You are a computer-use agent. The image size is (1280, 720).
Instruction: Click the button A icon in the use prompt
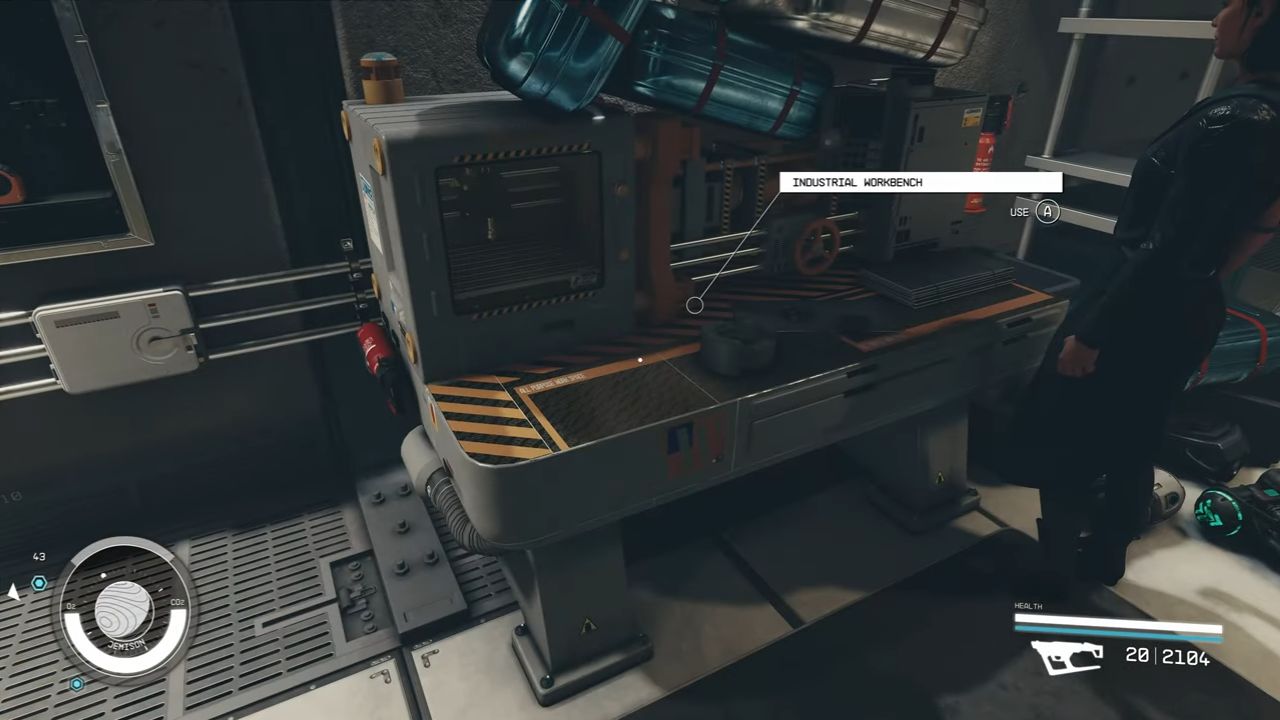click(1047, 212)
